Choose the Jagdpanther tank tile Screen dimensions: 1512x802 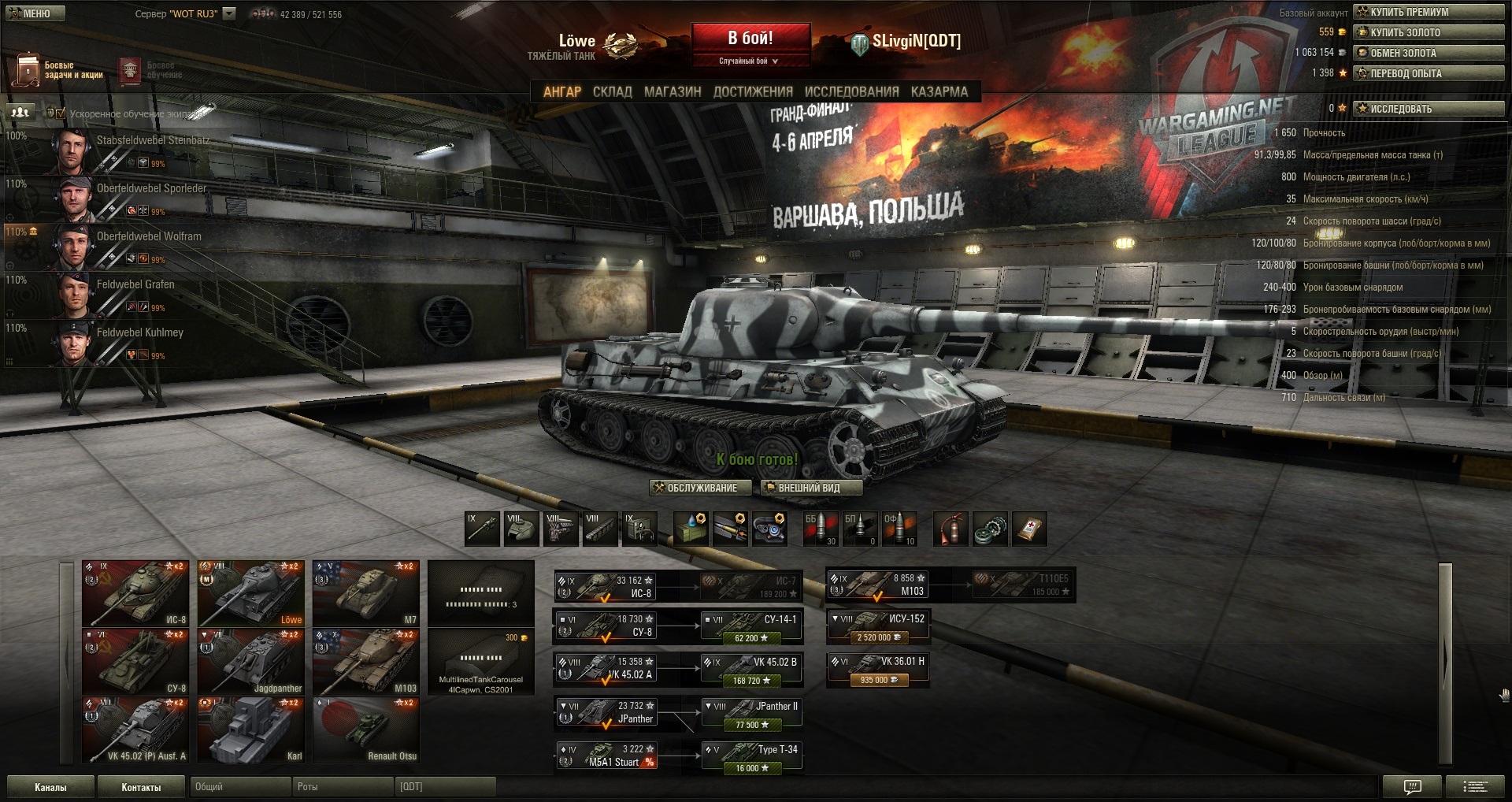(x=250, y=662)
